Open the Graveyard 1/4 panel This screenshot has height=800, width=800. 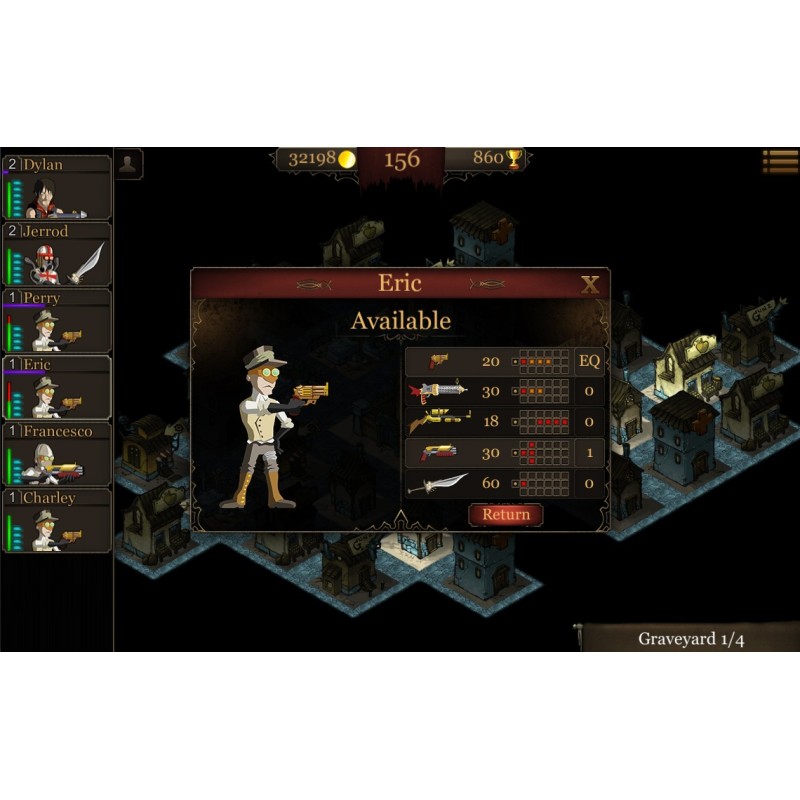(x=690, y=639)
